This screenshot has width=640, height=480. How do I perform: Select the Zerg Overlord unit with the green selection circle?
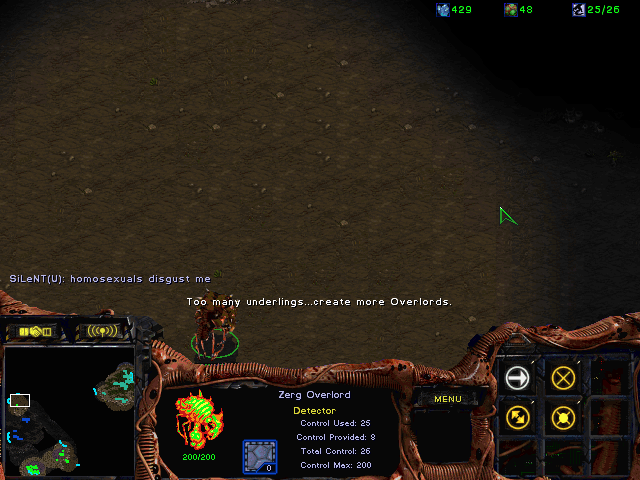(214, 330)
